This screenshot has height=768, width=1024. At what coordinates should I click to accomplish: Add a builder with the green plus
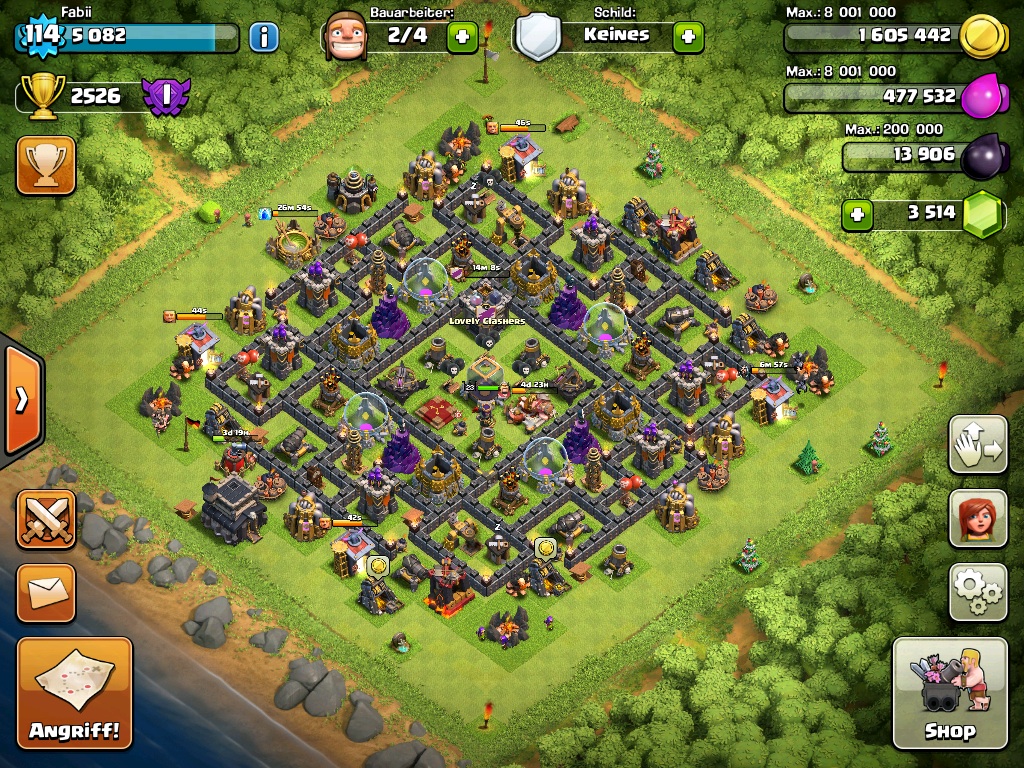(x=461, y=38)
